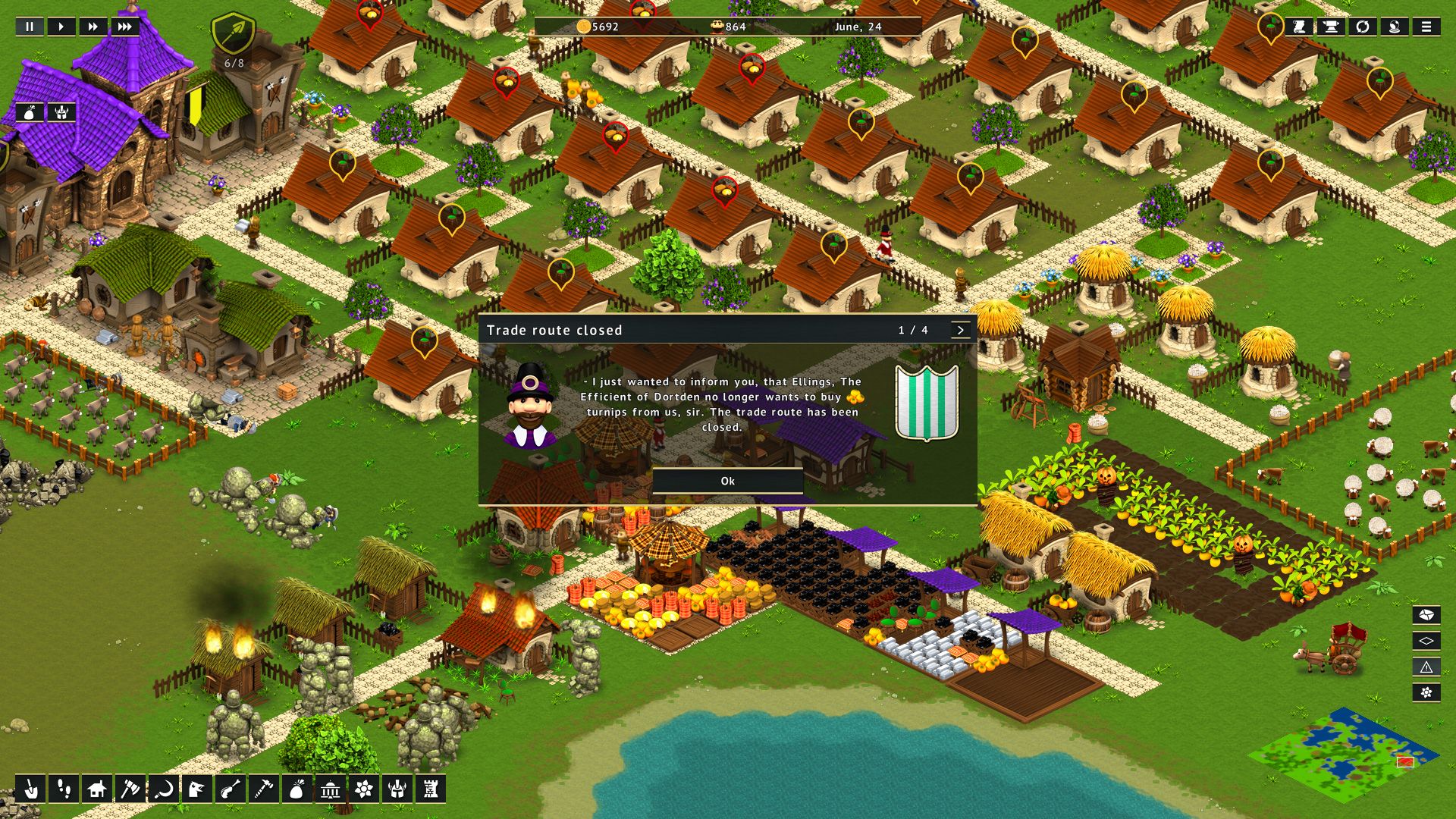
Task: Toggle the warning triangle alerts button
Action: 1426,667
